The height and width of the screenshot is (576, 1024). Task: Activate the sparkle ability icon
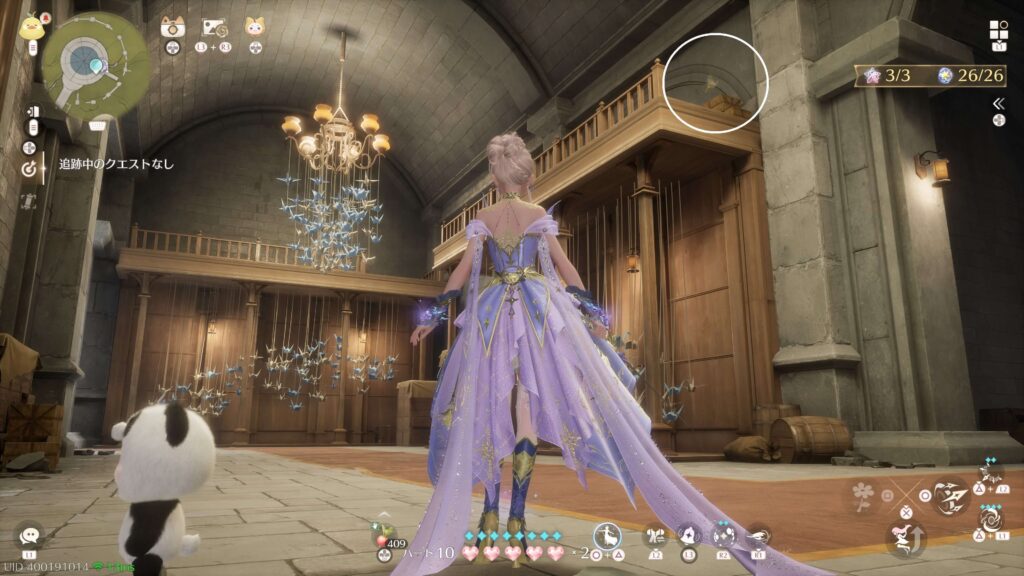pyautogui.click(x=723, y=536)
